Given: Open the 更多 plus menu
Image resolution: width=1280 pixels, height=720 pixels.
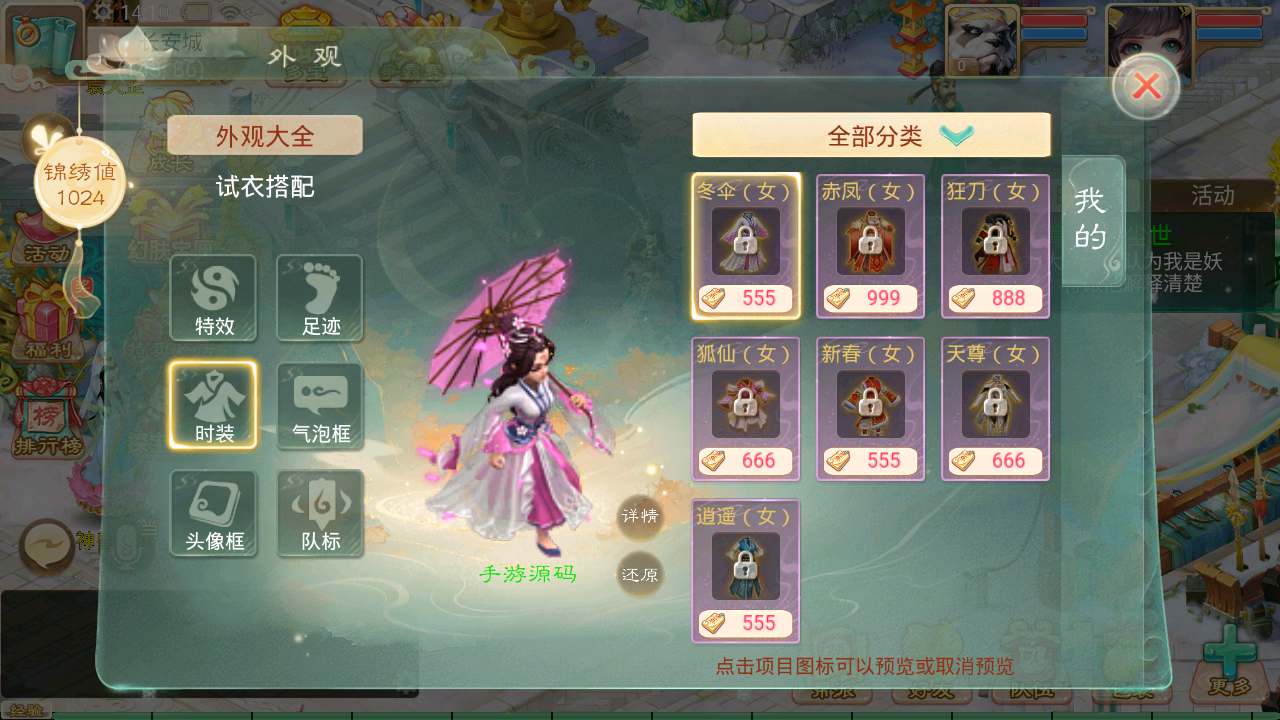Looking at the screenshot, I should tap(1228, 661).
